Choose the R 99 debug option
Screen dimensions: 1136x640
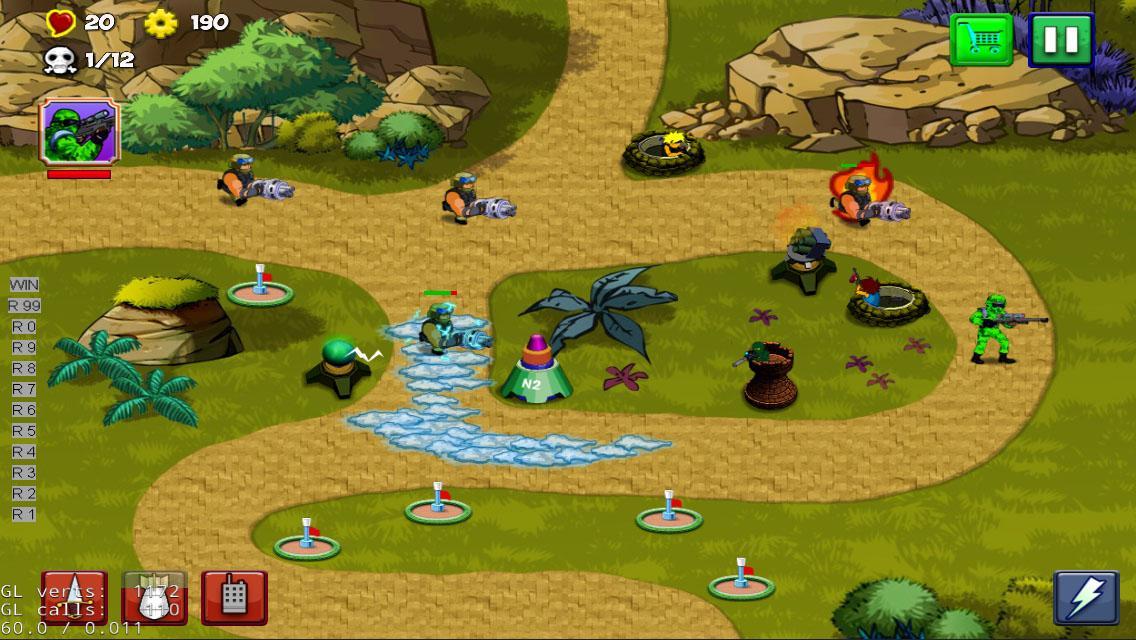[24, 306]
